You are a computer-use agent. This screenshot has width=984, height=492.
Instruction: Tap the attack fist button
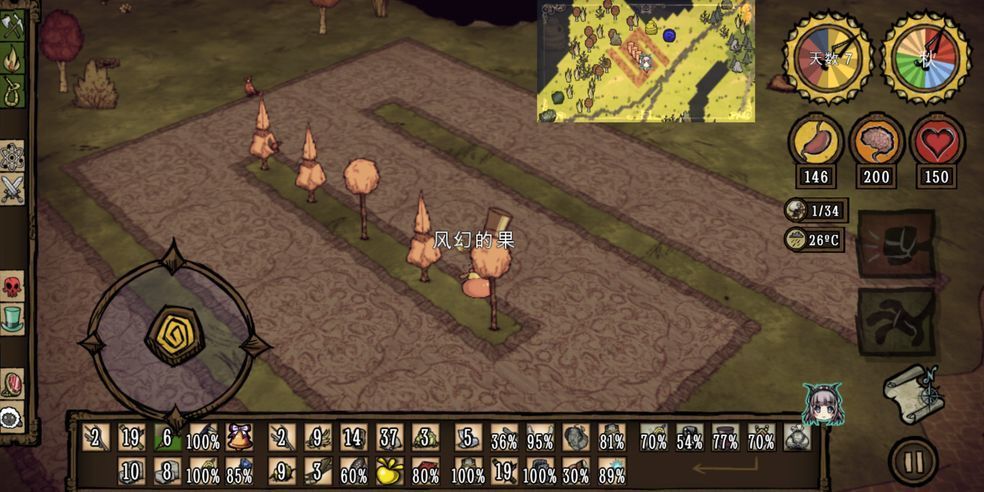pyautogui.click(x=896, y=243)
